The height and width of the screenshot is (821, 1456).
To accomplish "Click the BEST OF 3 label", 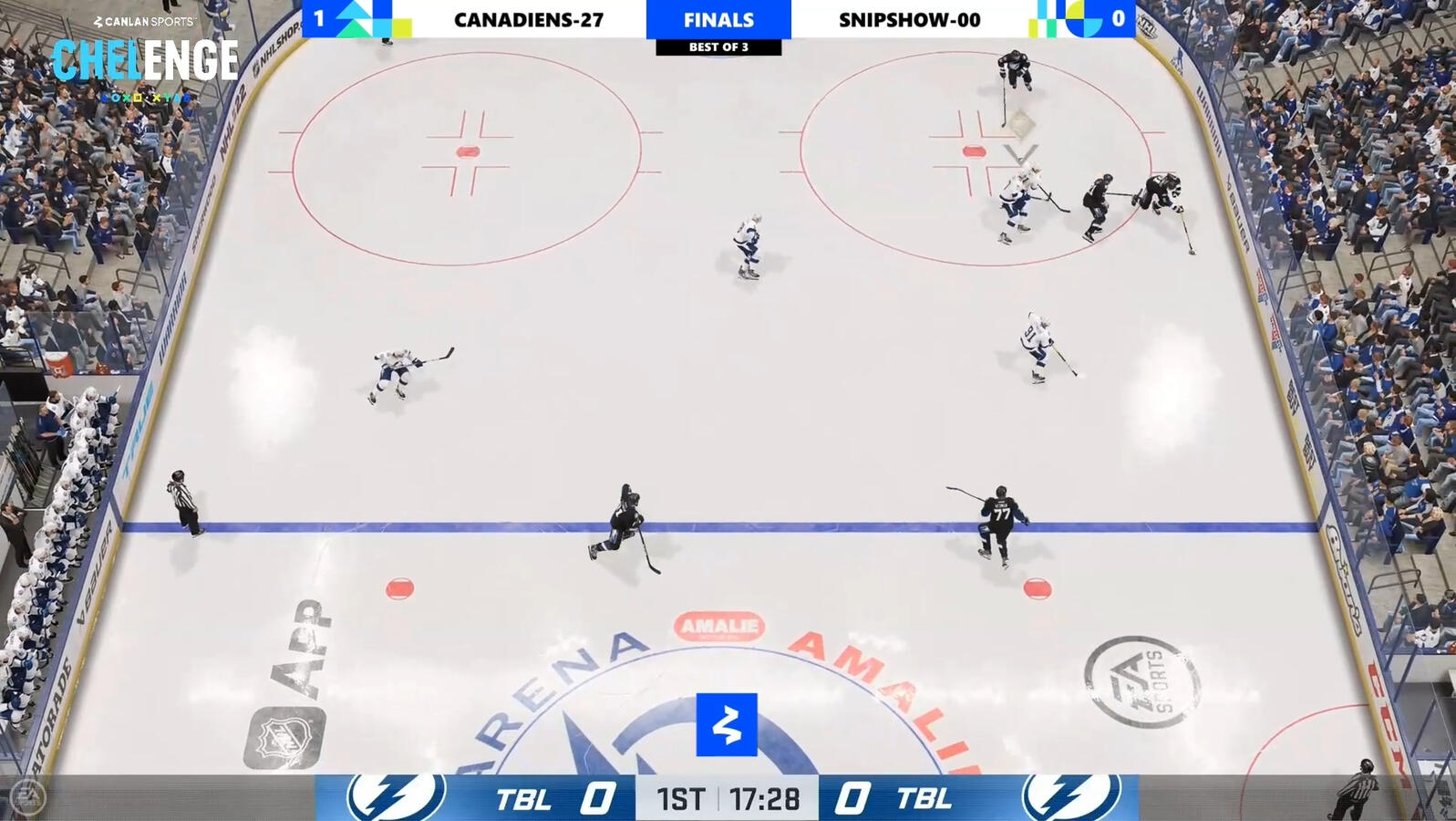I will [718, 46].
